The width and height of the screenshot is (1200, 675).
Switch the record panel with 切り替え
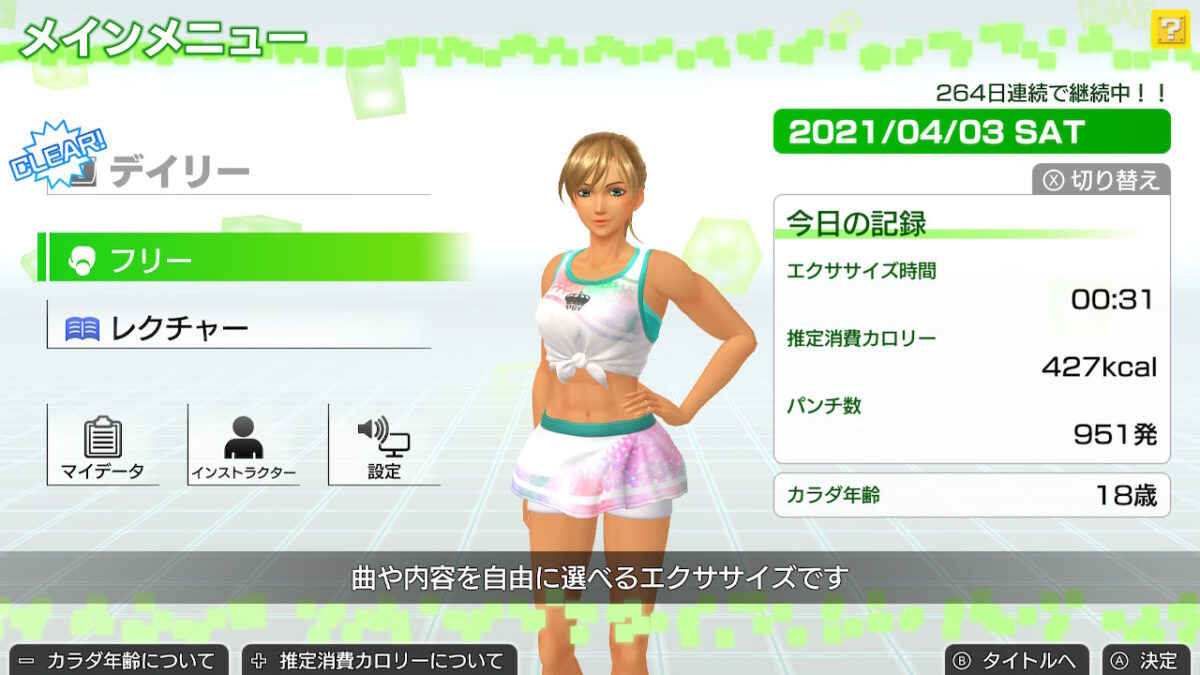click(1101, 180)
